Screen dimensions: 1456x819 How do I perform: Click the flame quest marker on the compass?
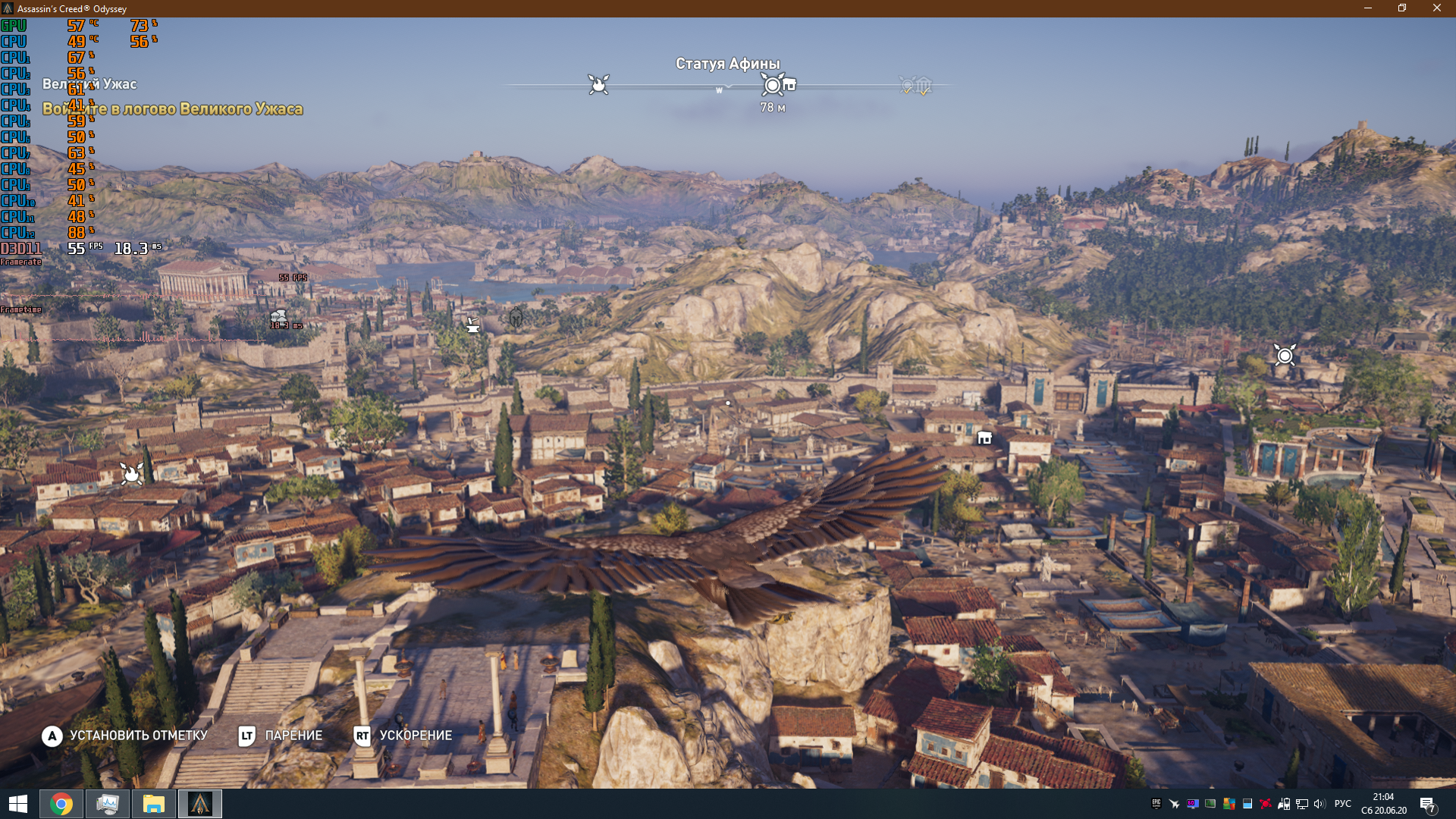pos(598,84)
